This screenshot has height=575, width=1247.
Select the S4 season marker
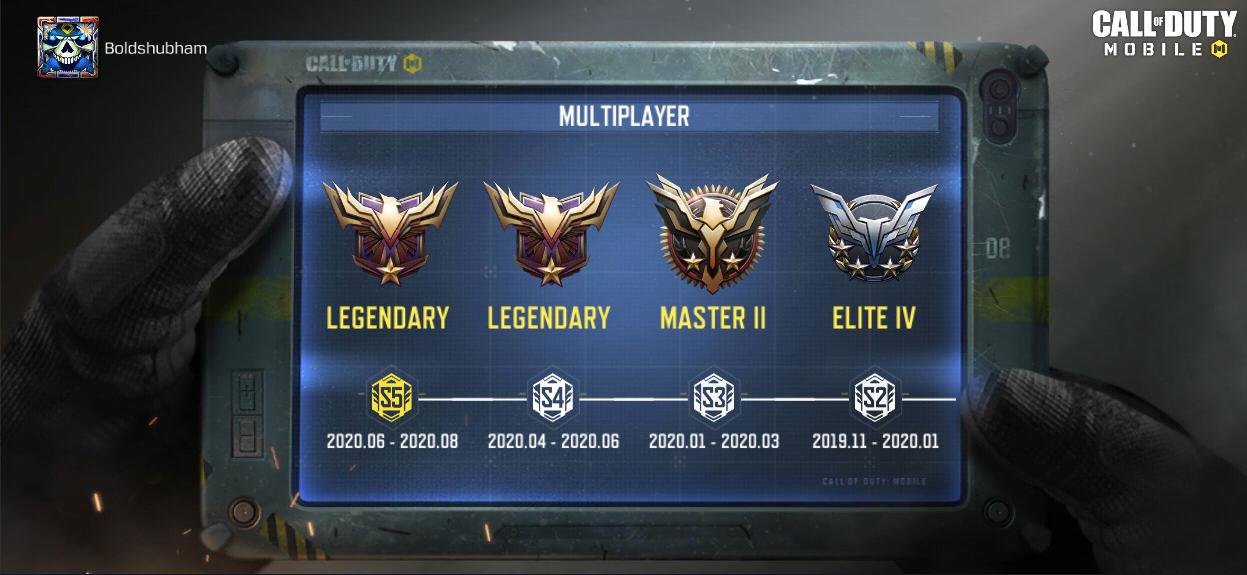pyautogui.click(x=552, y=399)
